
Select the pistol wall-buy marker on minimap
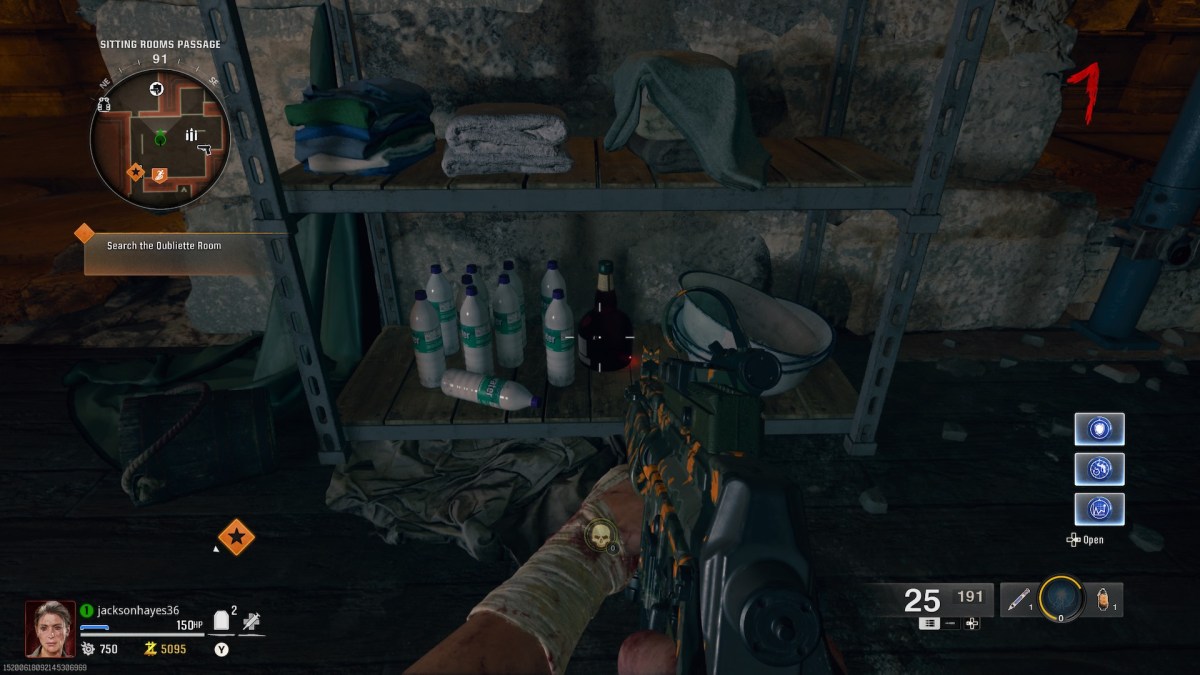(206, 150)
